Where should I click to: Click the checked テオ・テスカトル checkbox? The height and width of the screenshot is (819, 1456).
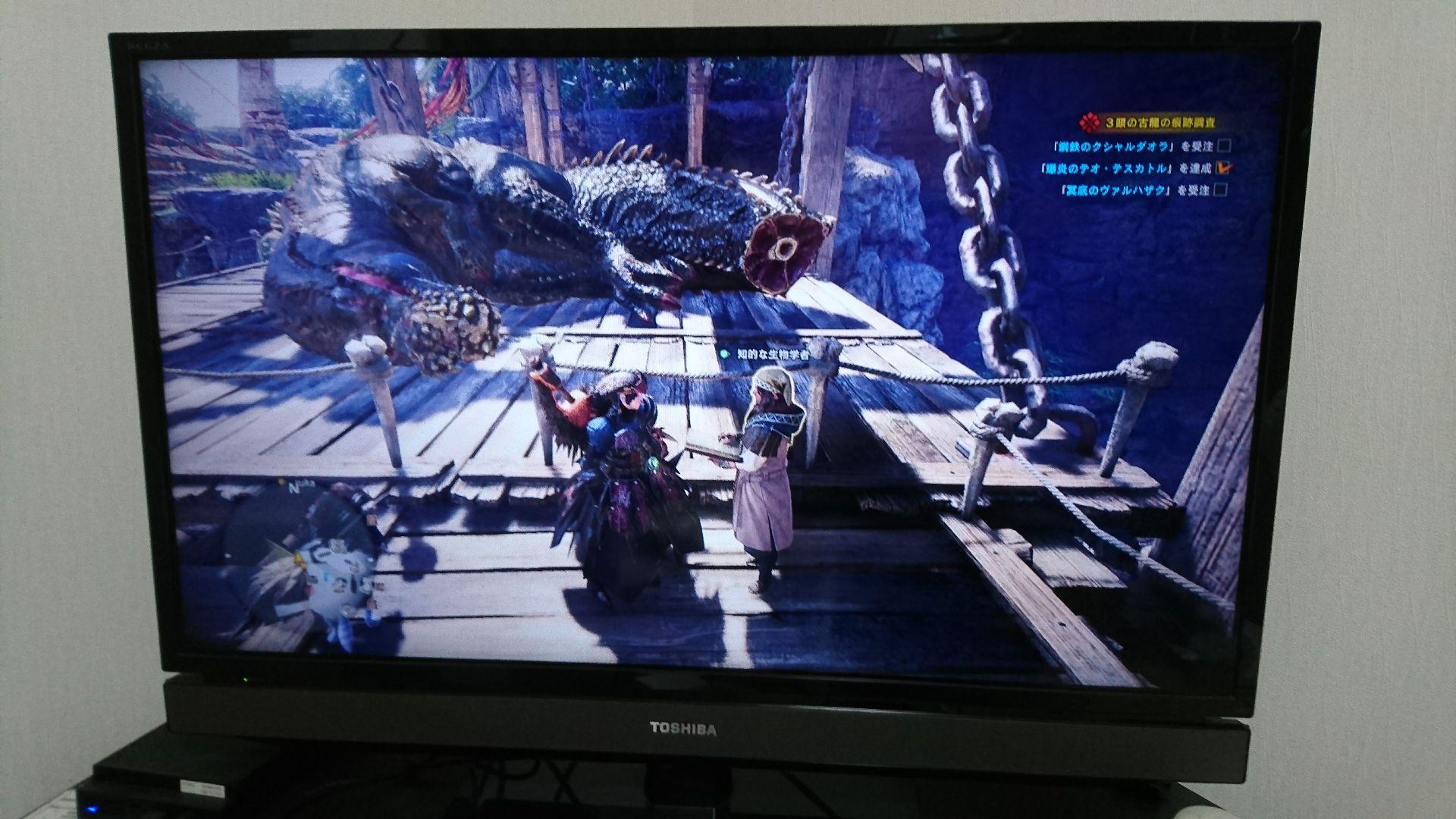pyautogui.click(x=1223, y=167)
